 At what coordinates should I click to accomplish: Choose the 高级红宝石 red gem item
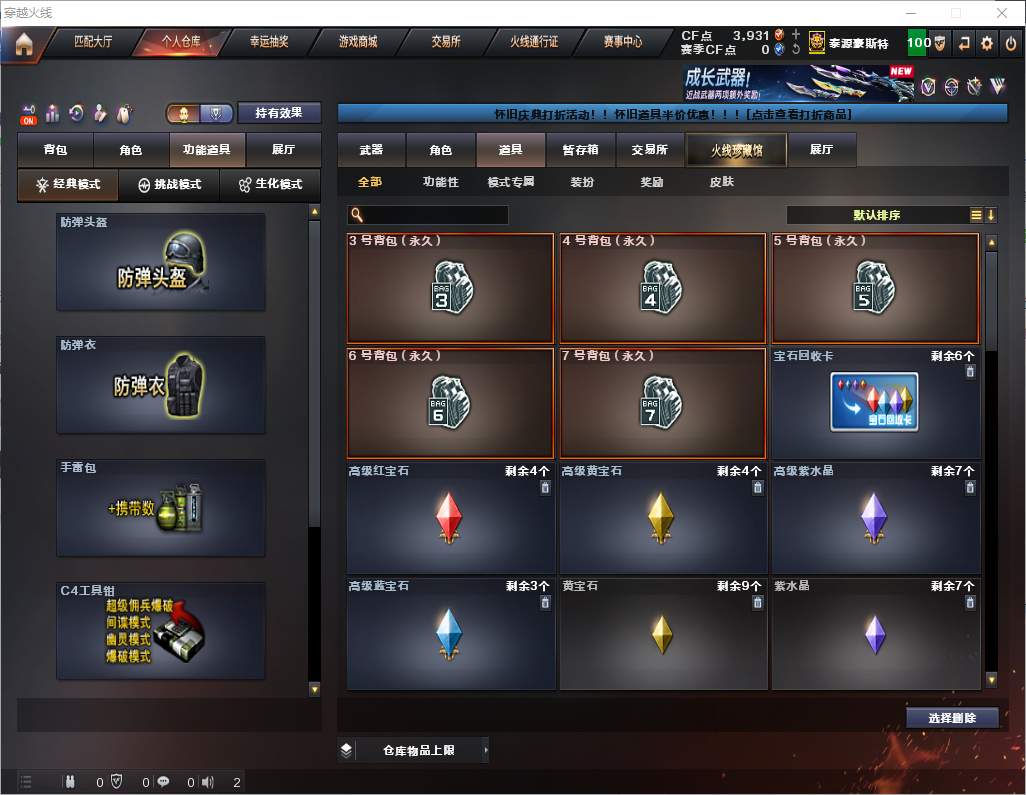tap(450, 518)
